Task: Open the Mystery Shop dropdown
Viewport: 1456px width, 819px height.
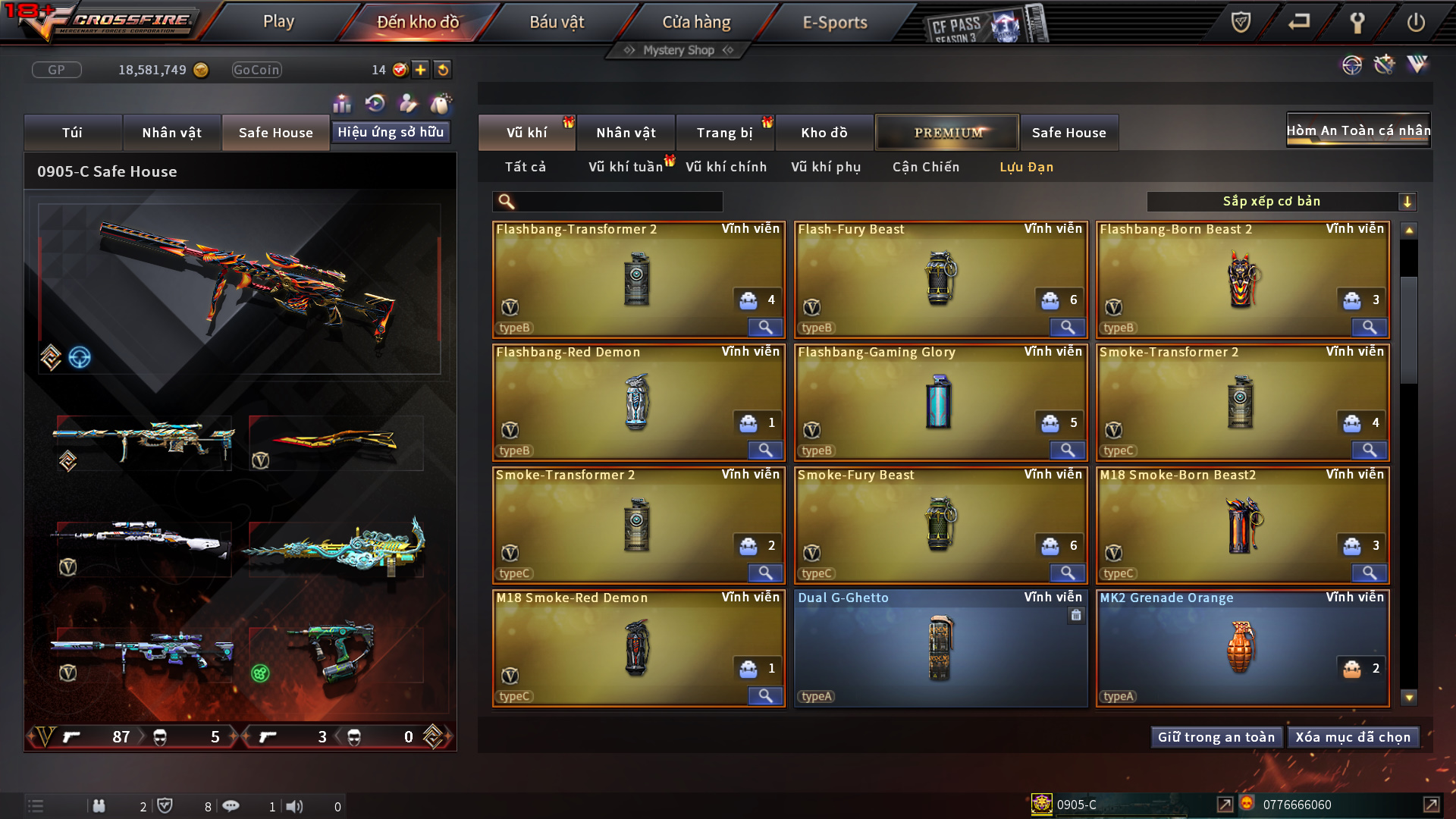Action: (679, 50)
